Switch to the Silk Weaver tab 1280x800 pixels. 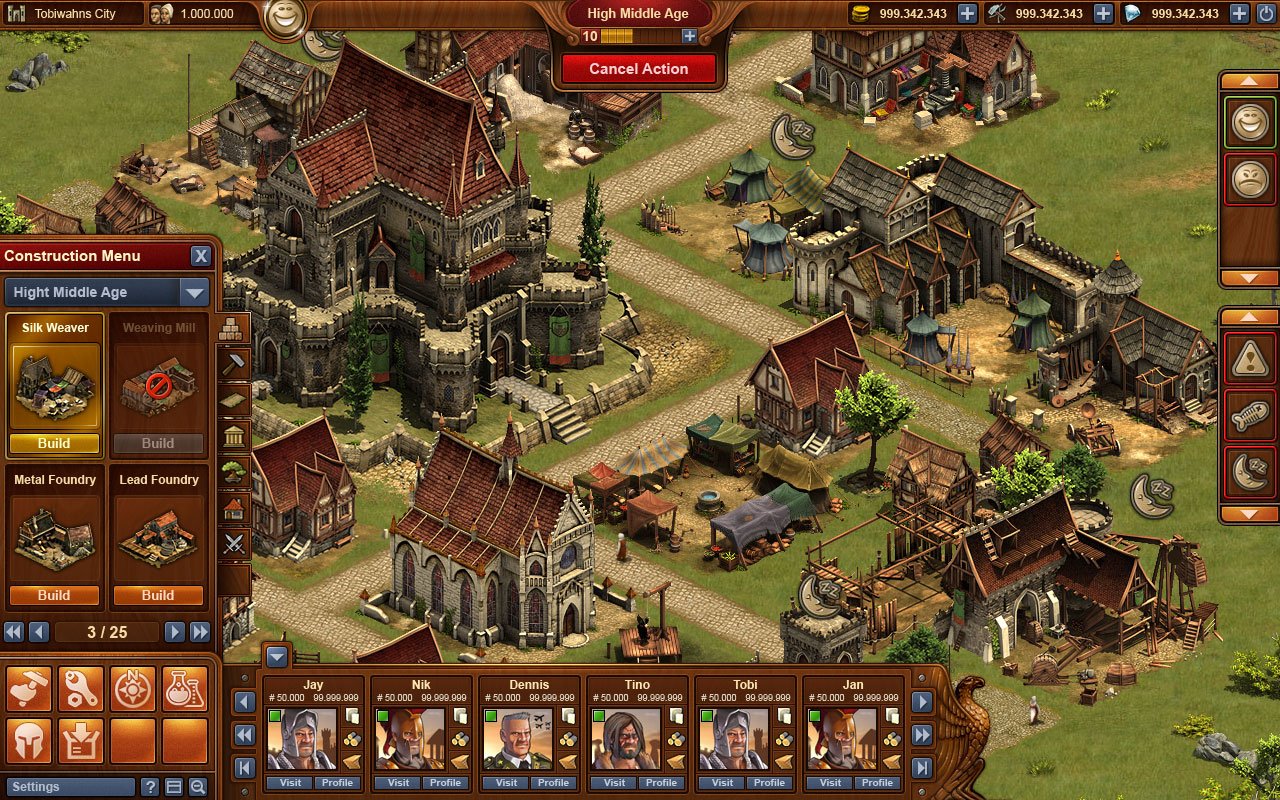tap(54, 327)
